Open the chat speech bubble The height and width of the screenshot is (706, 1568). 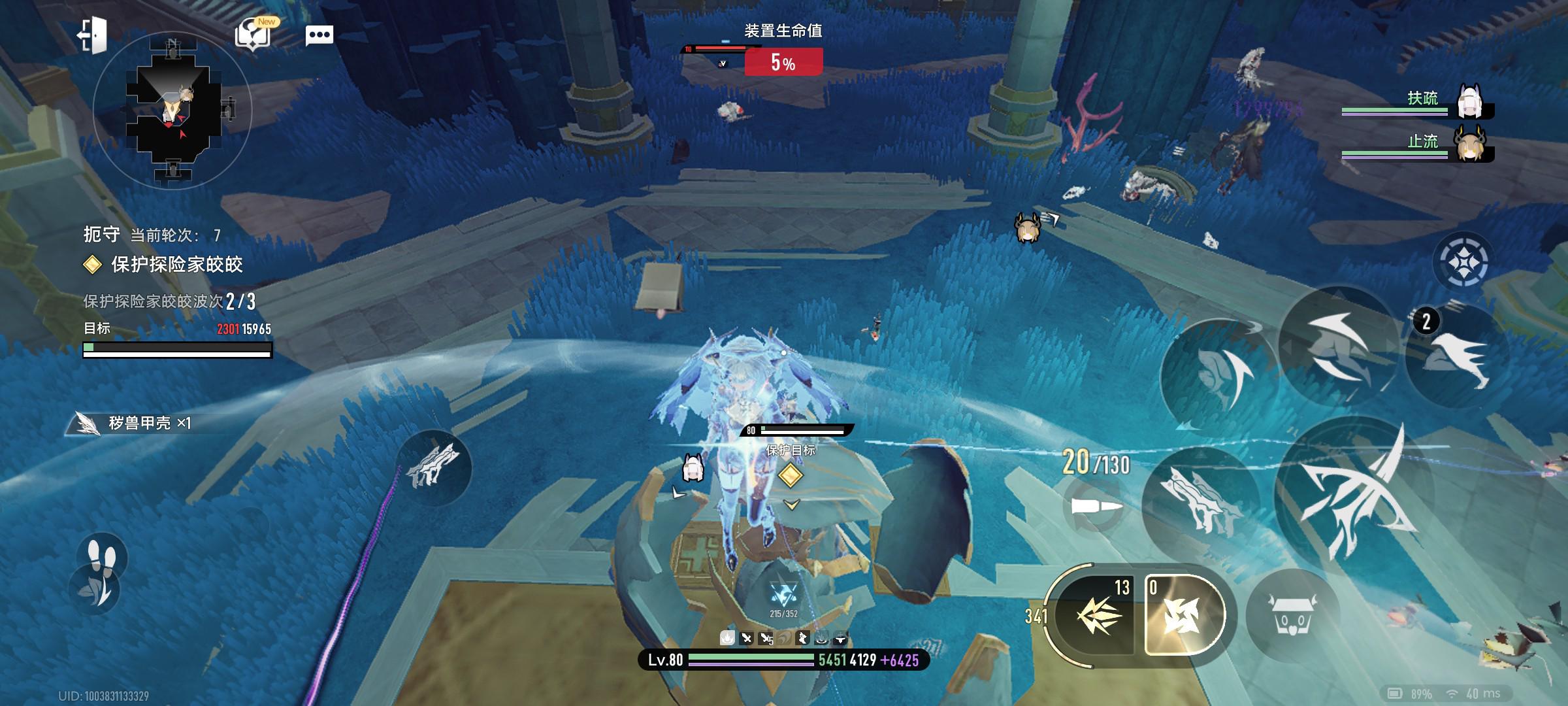tap(319, 35)
